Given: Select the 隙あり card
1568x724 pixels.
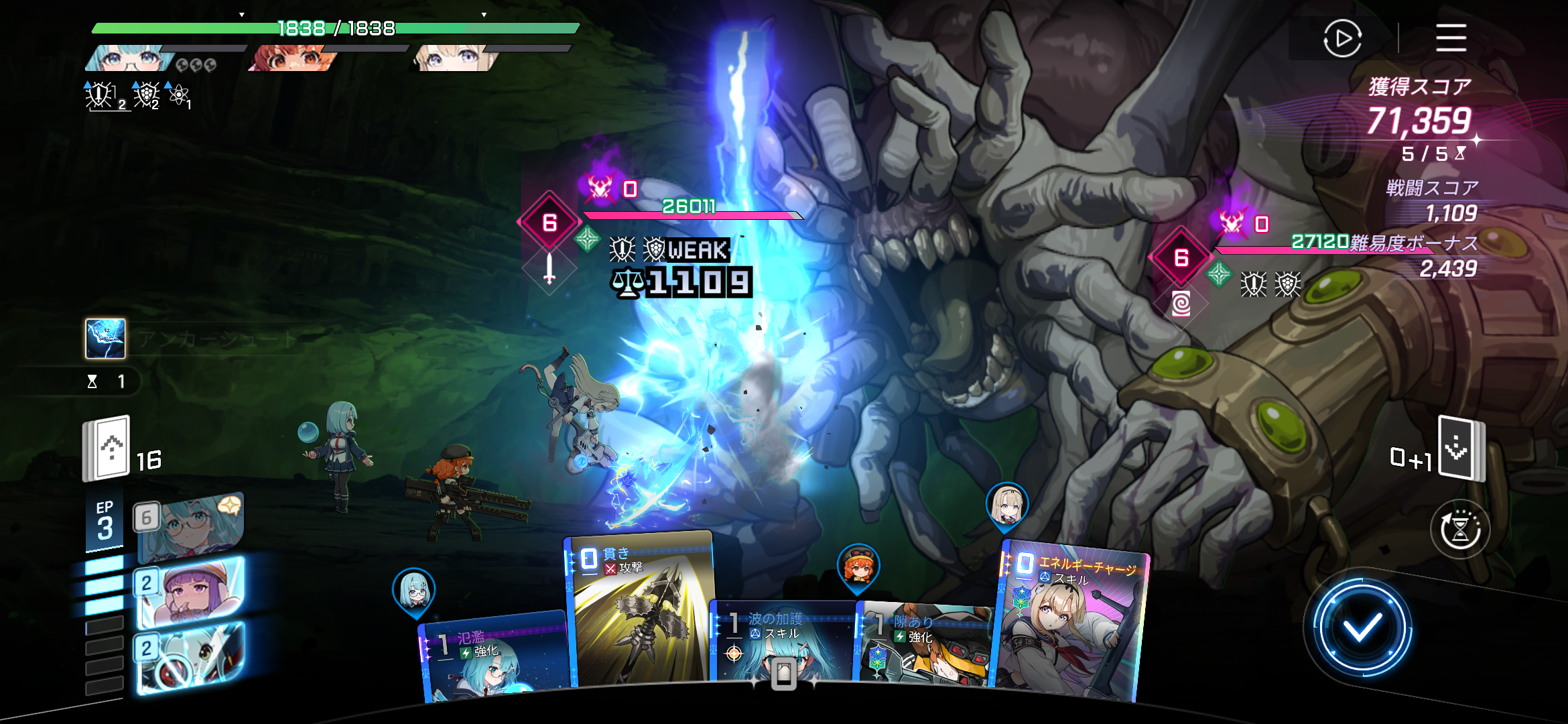Looking at the screenshot, I should [x=923, y=644].
